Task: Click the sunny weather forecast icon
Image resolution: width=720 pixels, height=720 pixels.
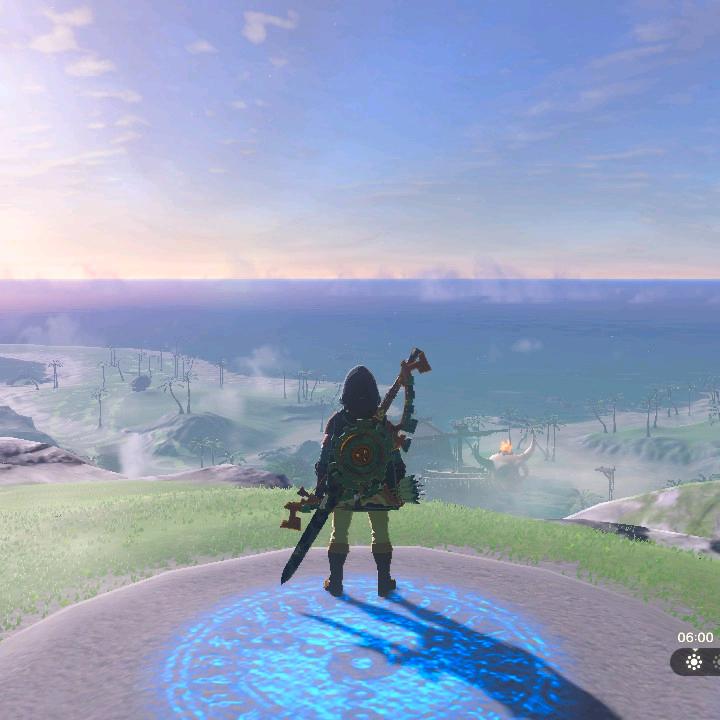Action: click(694, 661)
